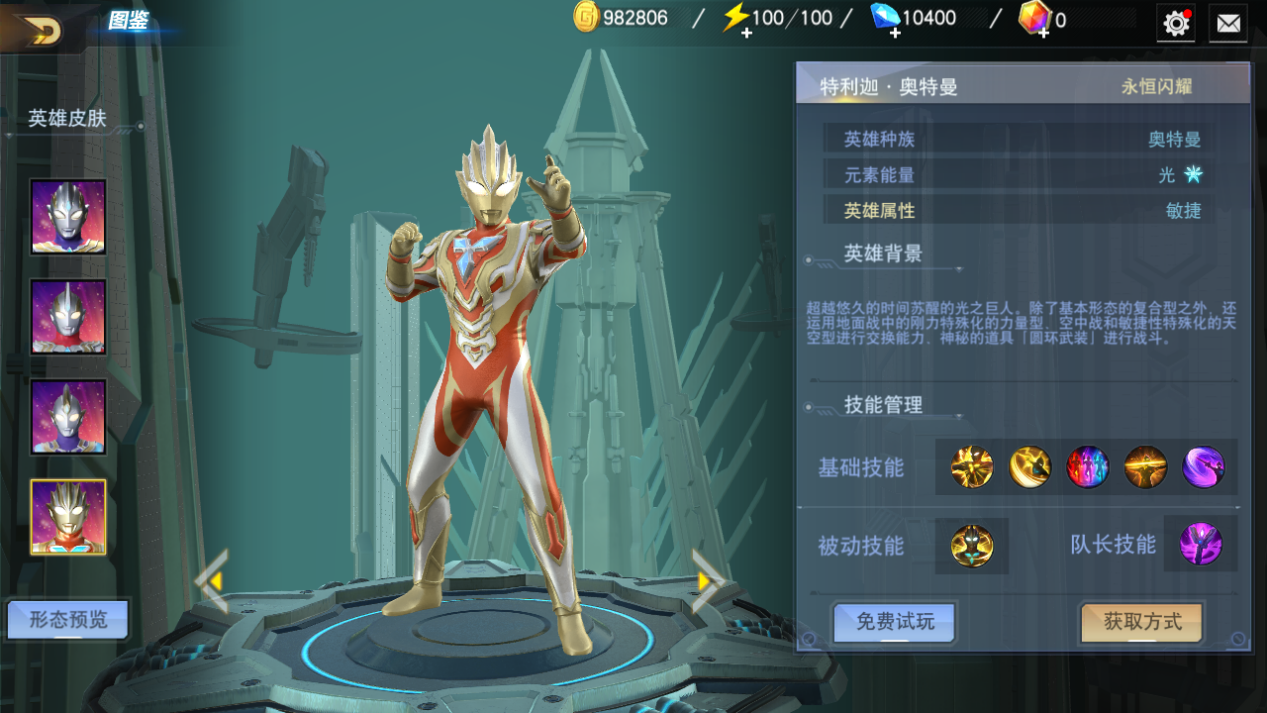Choose the second hero skin thumbnail
Image resolution: width=1267 pixels, height=713 pixels.
click(68, 317)
